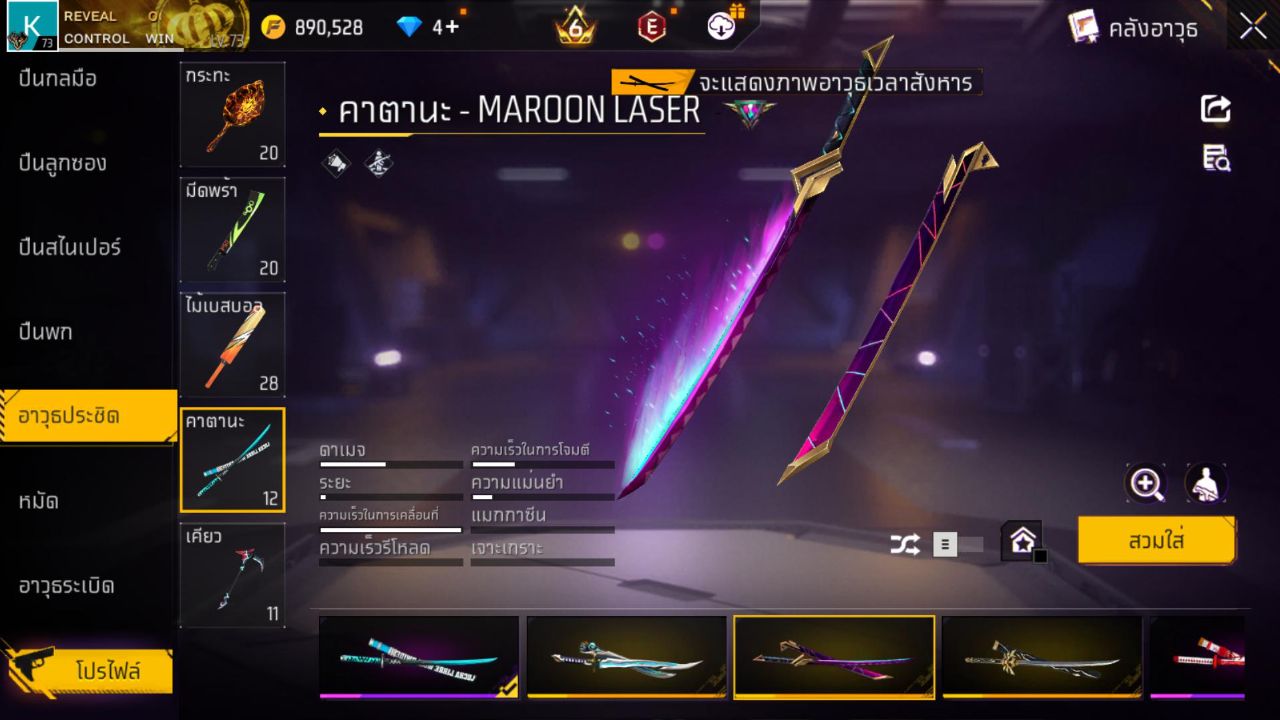Select the magnifier zoom icon near equip button
Viewport: 1280px width, 720px height.
(x=1146, y=484)
